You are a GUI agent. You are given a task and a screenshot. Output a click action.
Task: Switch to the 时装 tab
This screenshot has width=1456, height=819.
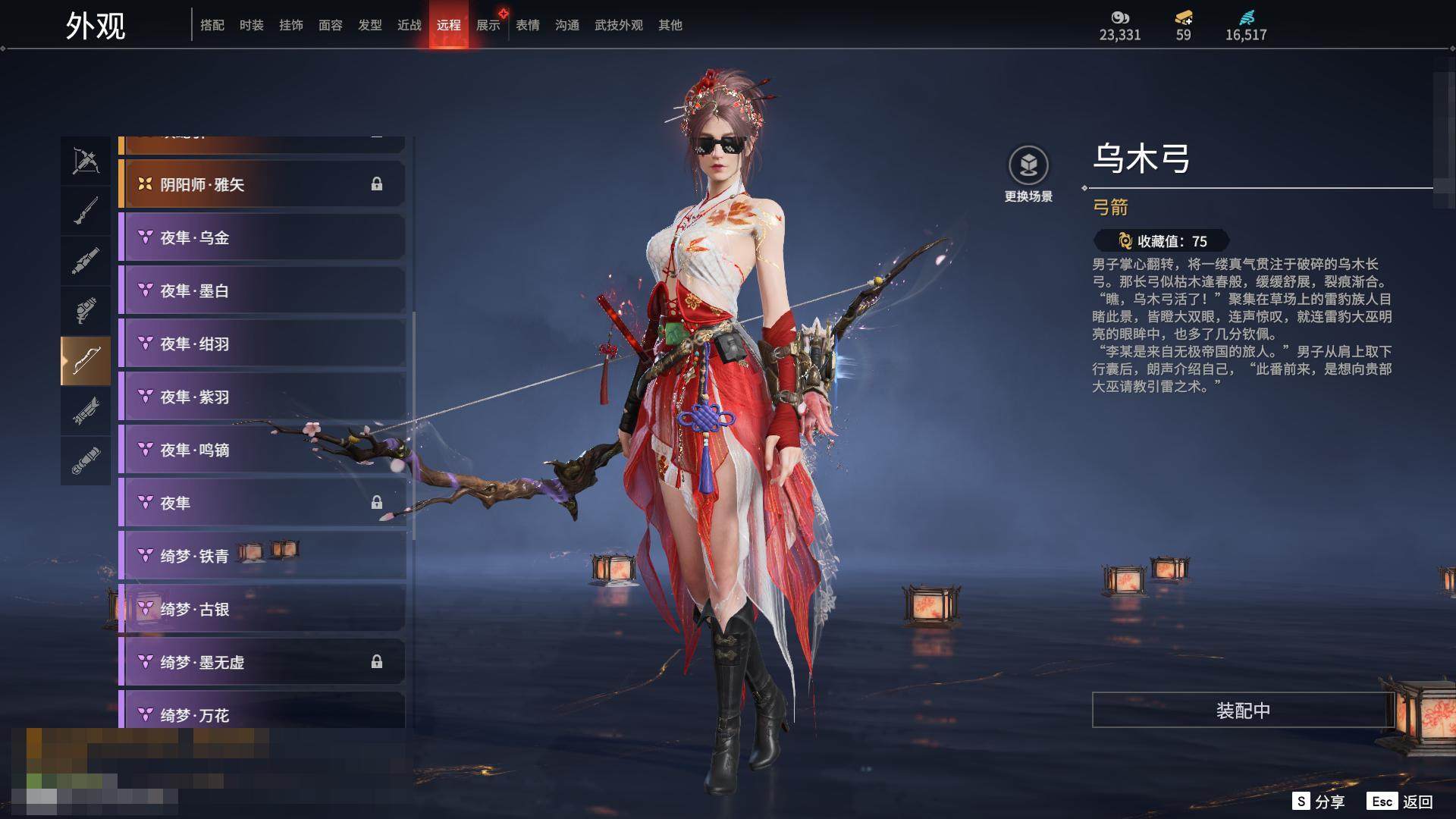pyautogui.click(x=251, y=25)
